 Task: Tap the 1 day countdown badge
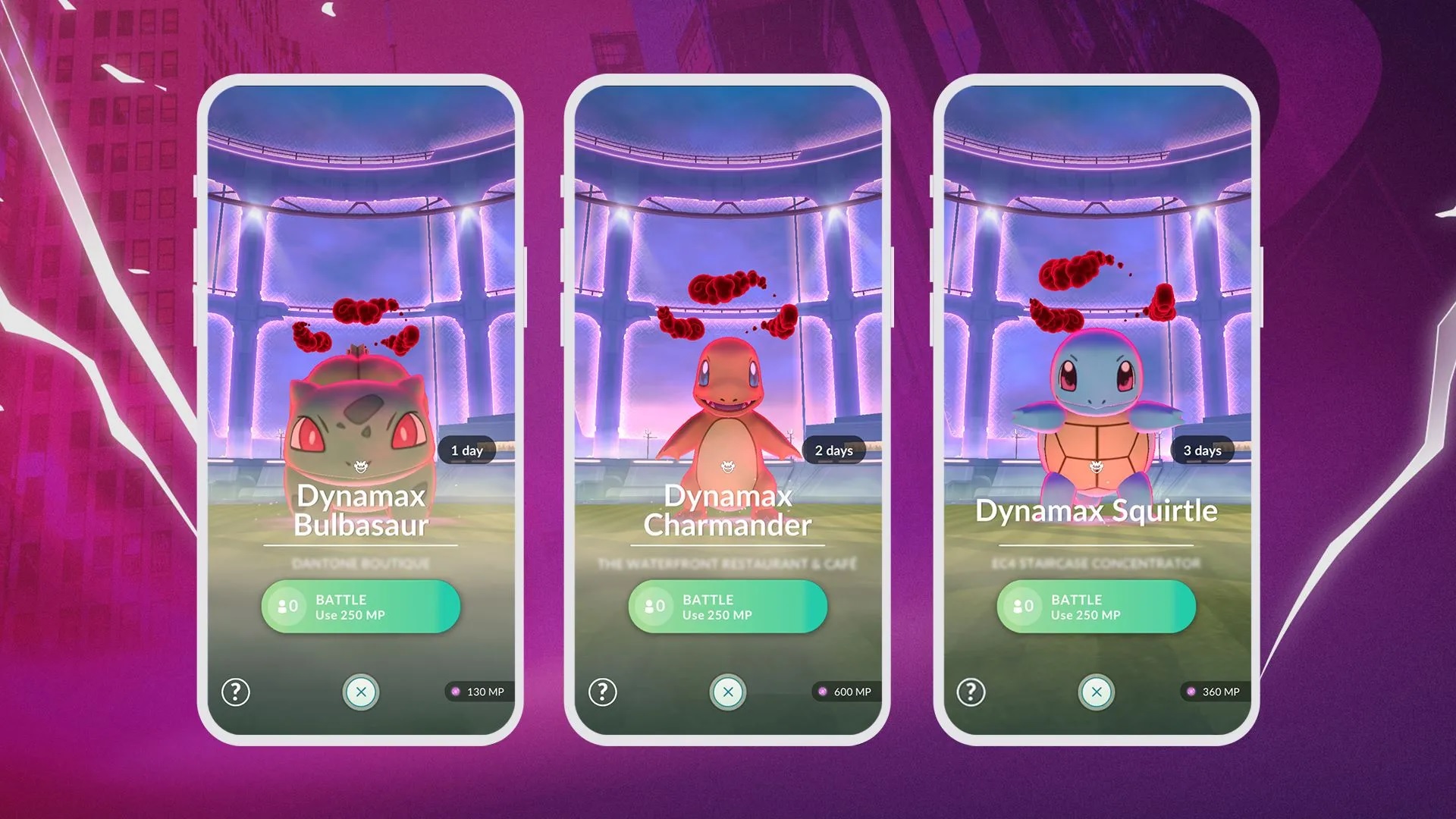[x=468, y=450]
